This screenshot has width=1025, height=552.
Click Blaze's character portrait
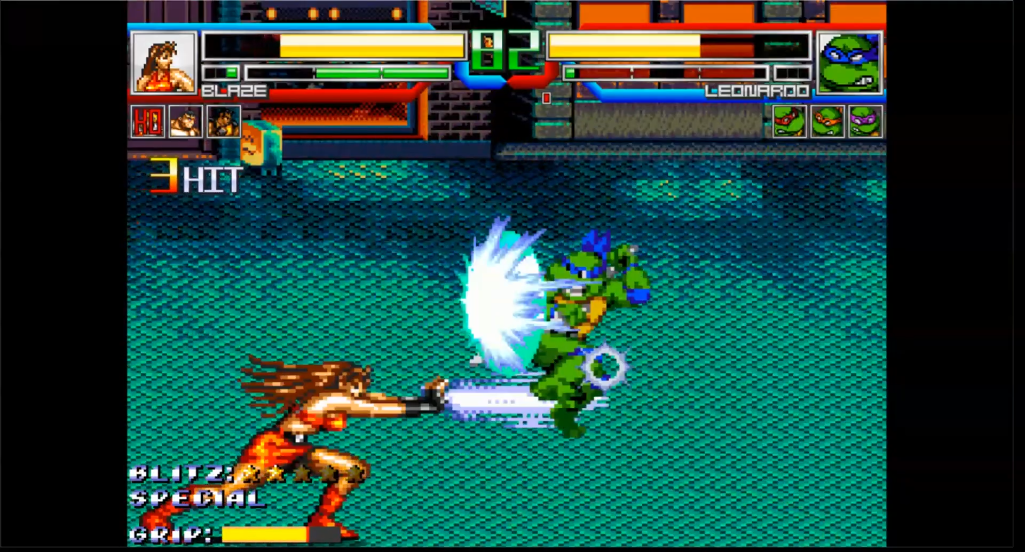pyautogui.click(x=164, y=62)
